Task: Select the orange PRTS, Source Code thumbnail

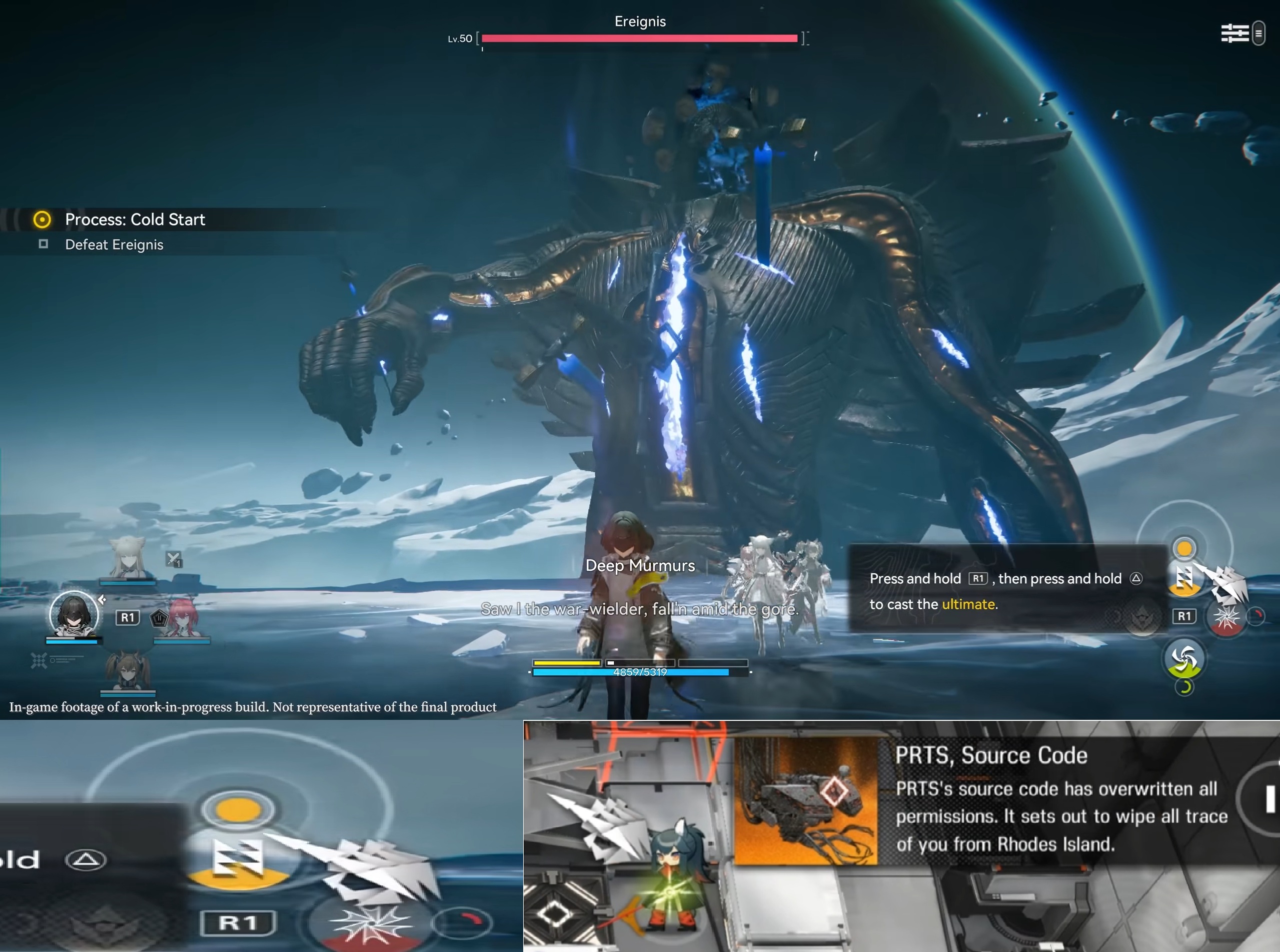Action: coord(805,801)
